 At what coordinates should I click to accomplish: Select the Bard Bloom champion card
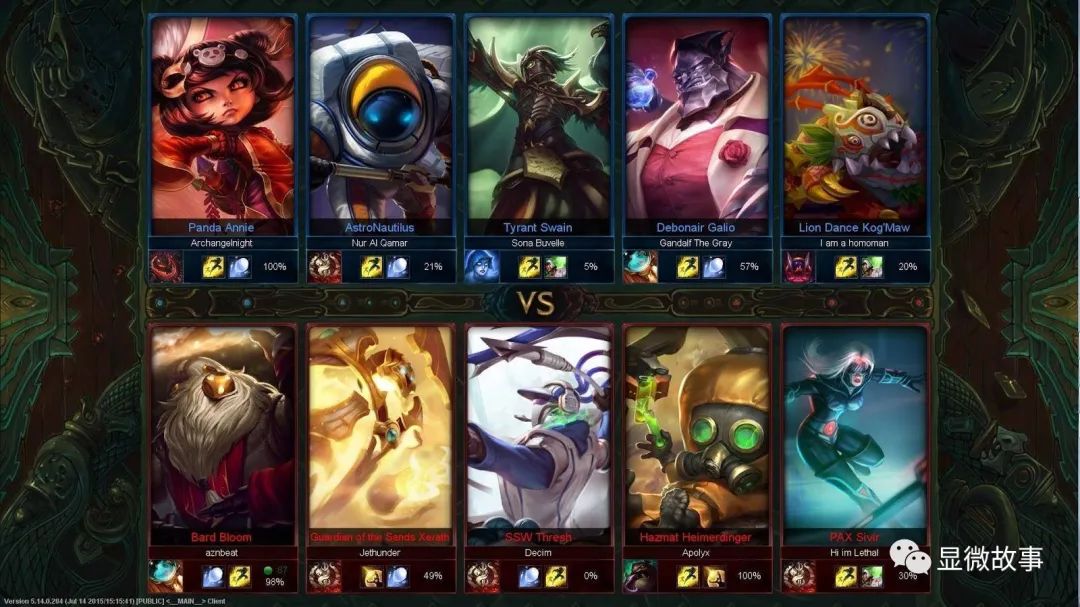coord(223,430)
